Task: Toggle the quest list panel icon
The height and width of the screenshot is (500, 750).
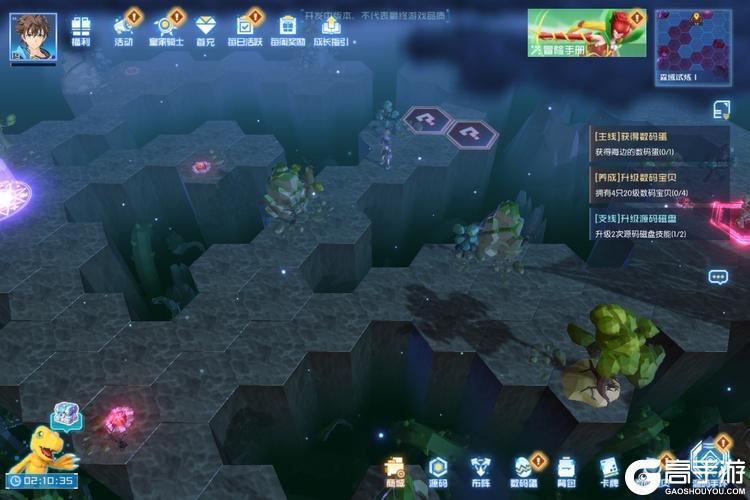Action: [721, 108]
